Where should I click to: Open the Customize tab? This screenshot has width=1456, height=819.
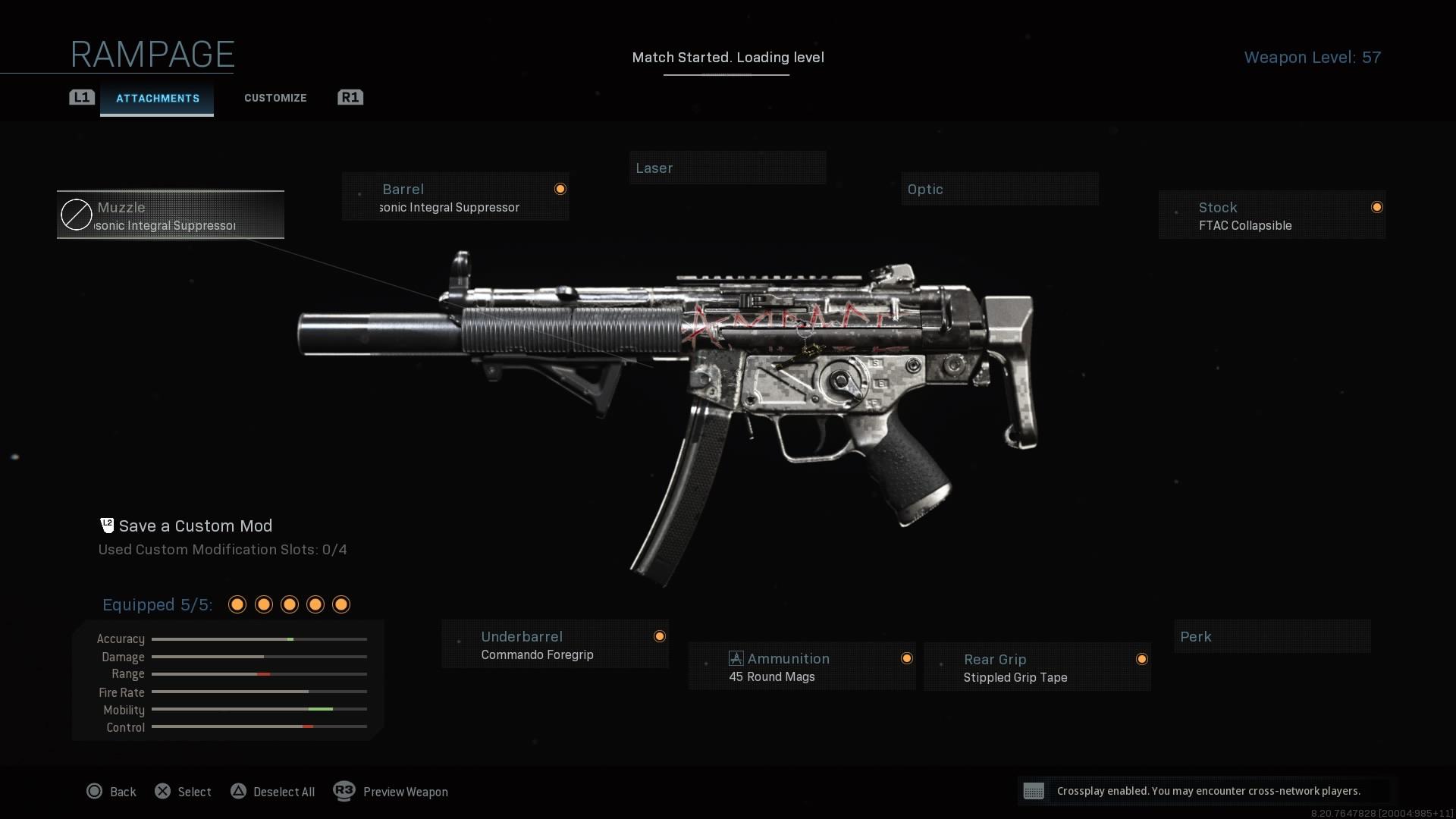click(x=275, y=99)
